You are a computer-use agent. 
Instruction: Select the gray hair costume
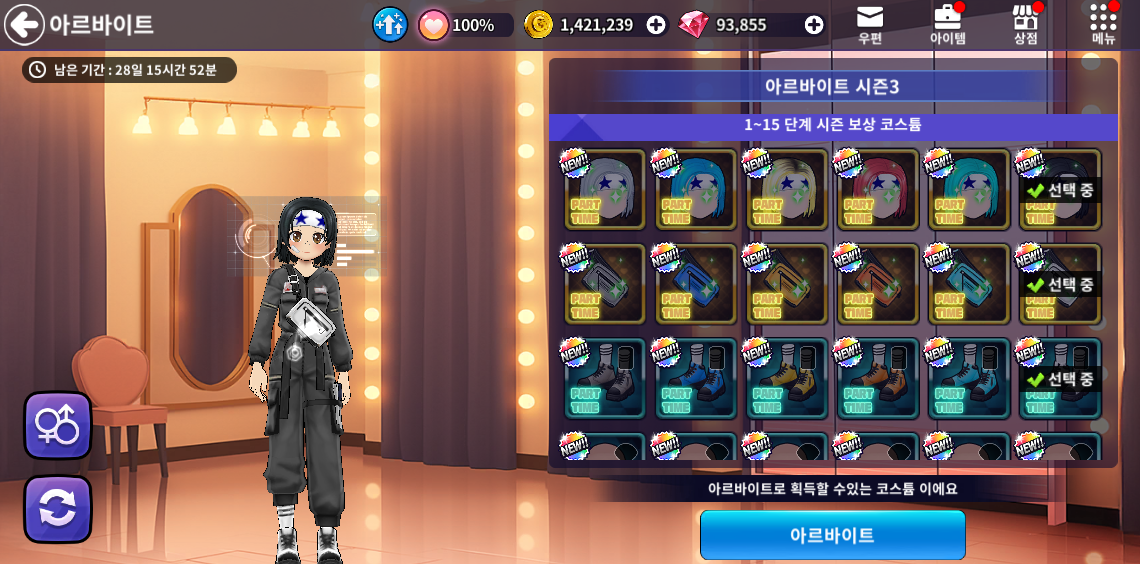(x=605, y=190)
